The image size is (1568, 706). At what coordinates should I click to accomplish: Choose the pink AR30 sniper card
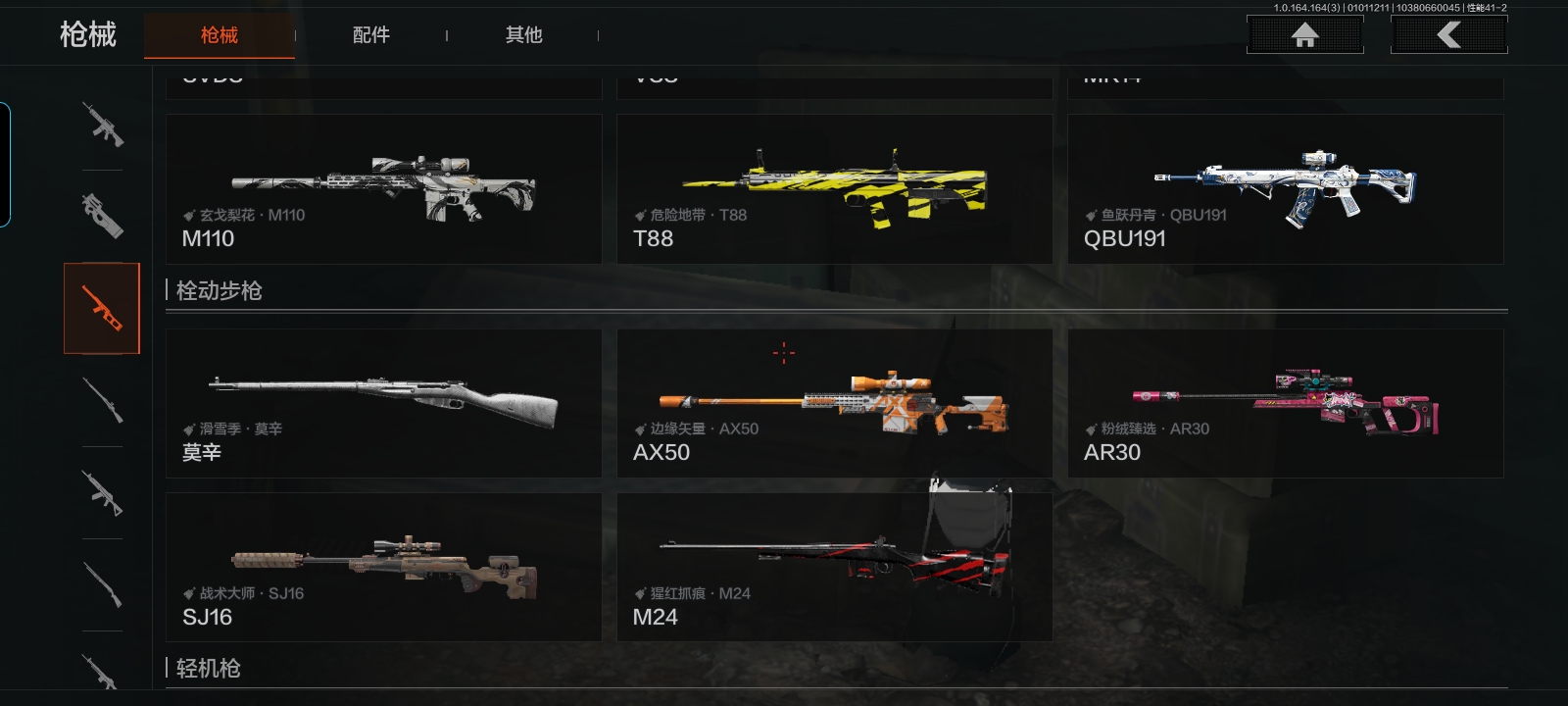coord(1285,403)
